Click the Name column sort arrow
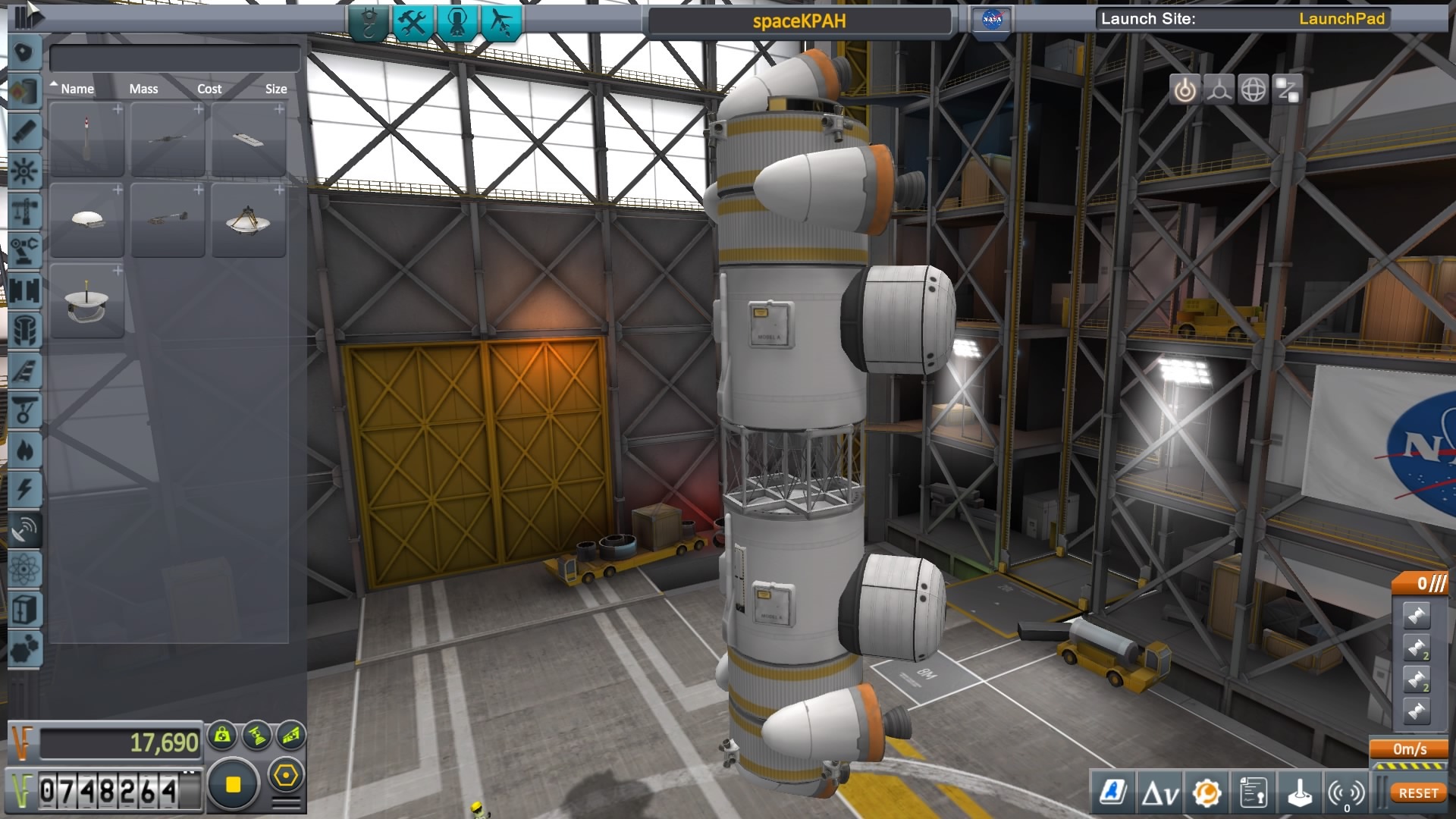The height and width of the screenshot is (819, 1456). point(54,83)
